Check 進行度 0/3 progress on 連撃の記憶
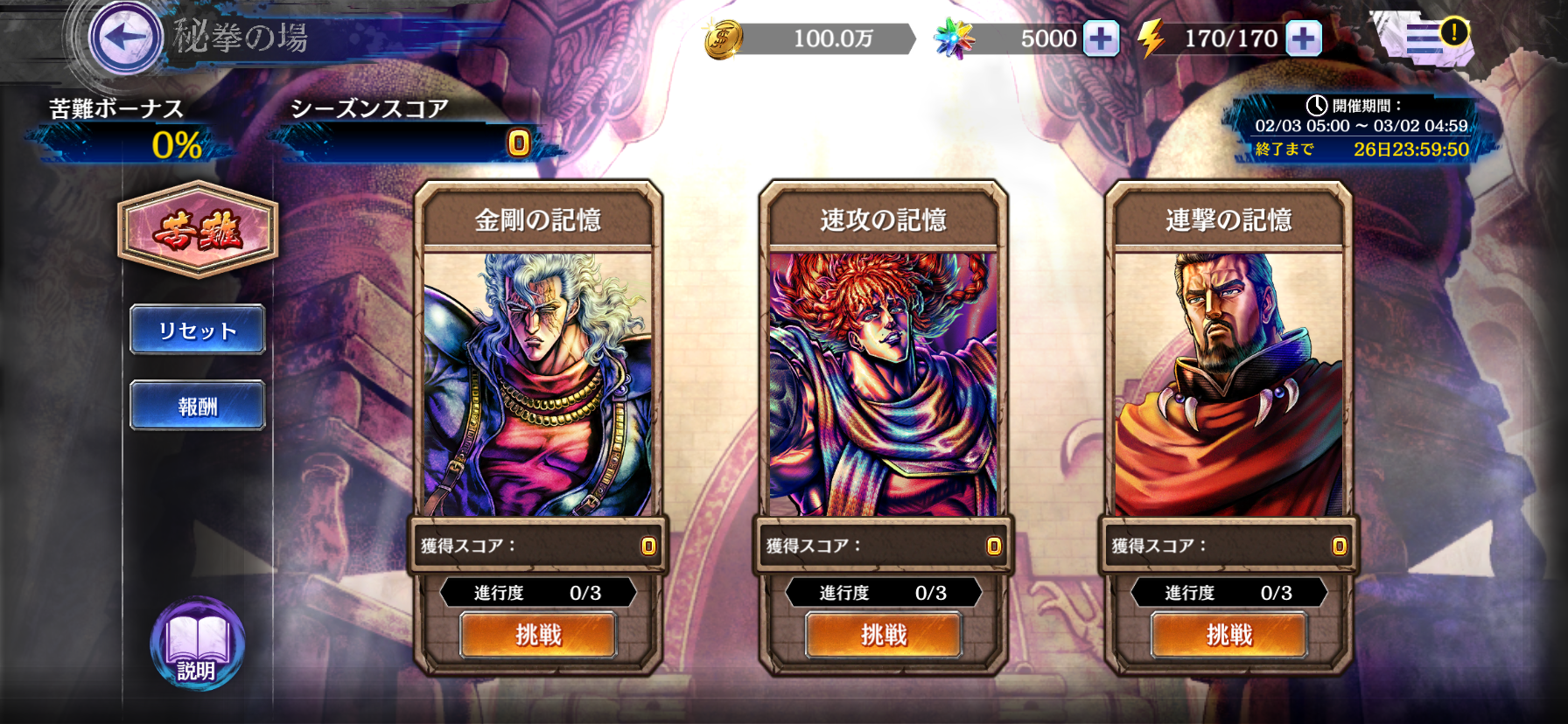1568x724 pixels. pyautogui.click(x=1228, y=593)
